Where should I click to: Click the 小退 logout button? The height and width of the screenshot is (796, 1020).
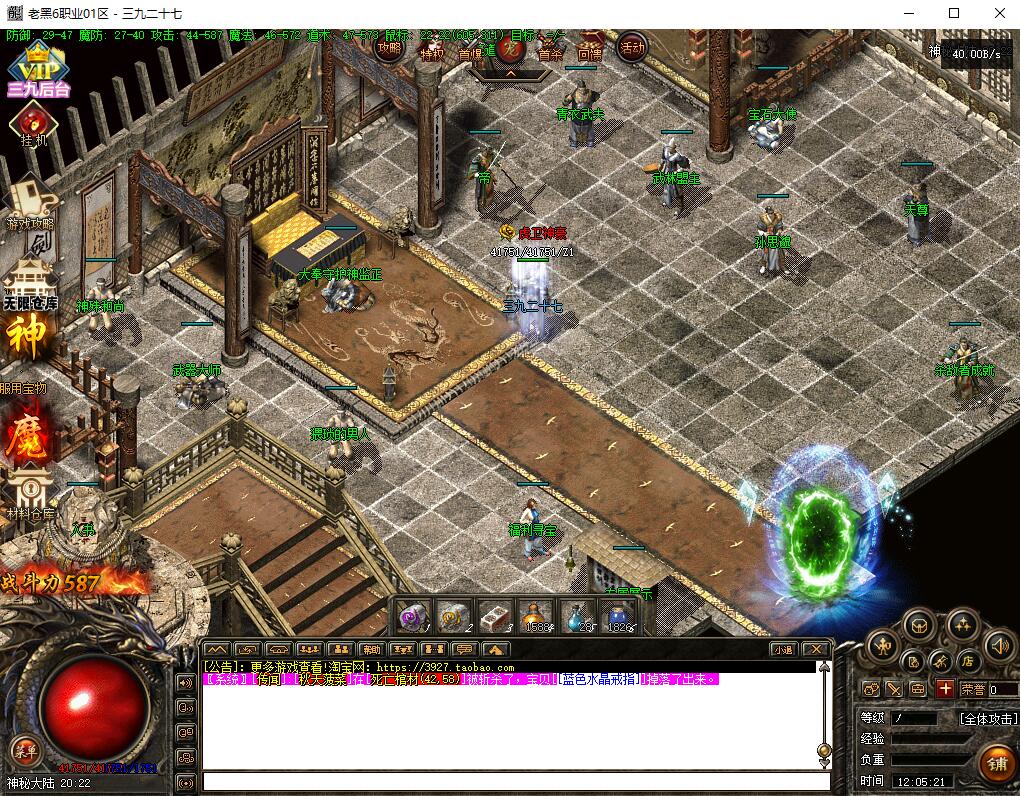point(782,649)
